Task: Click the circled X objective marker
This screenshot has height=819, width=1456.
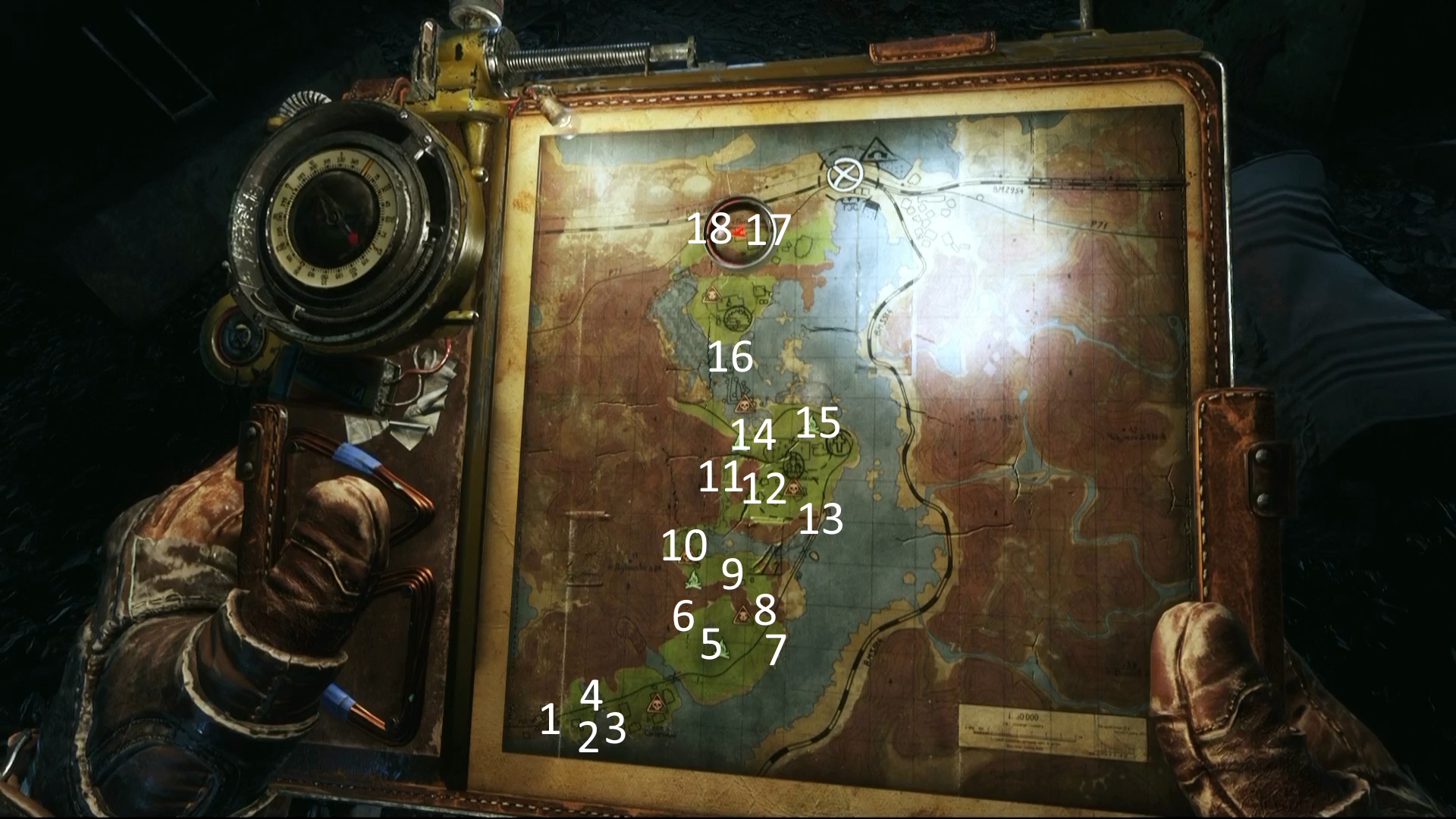Action: click(845, 176)
